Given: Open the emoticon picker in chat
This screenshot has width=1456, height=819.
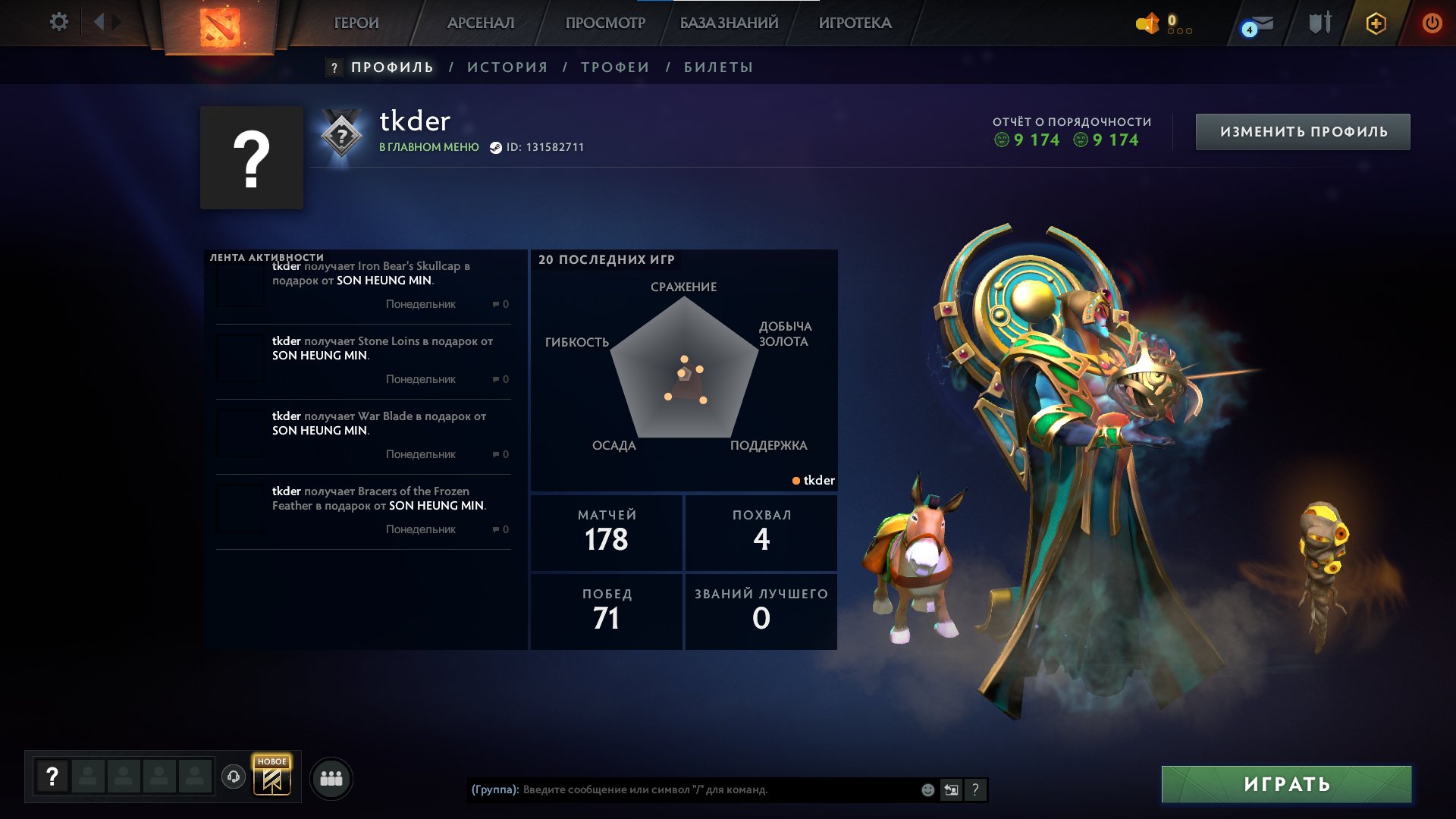Looking at the screenshot, I should pos(927,789).
